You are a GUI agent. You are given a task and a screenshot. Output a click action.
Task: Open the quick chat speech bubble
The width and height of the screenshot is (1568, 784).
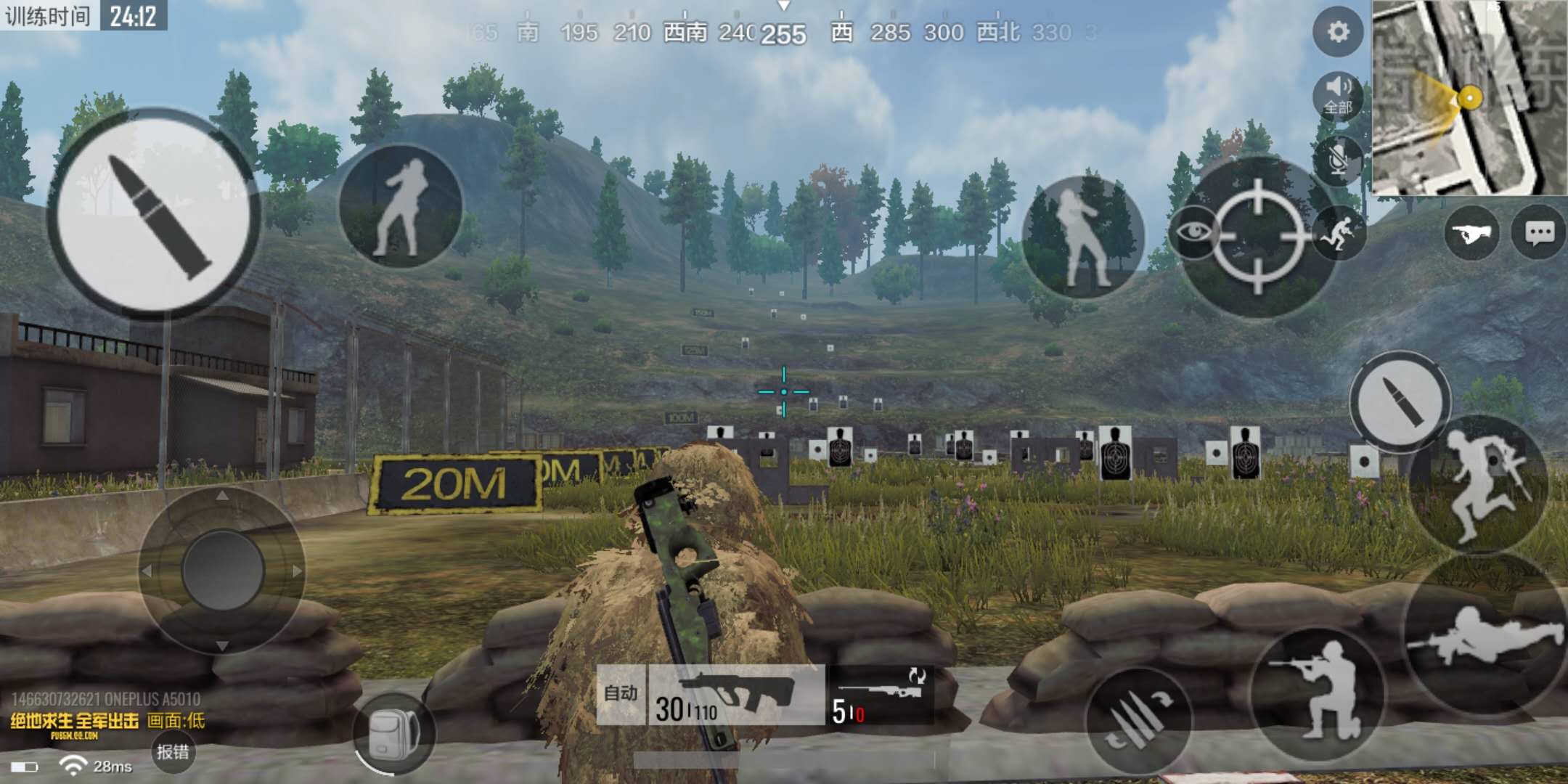pyautogui.click(x=1540, y=233)
